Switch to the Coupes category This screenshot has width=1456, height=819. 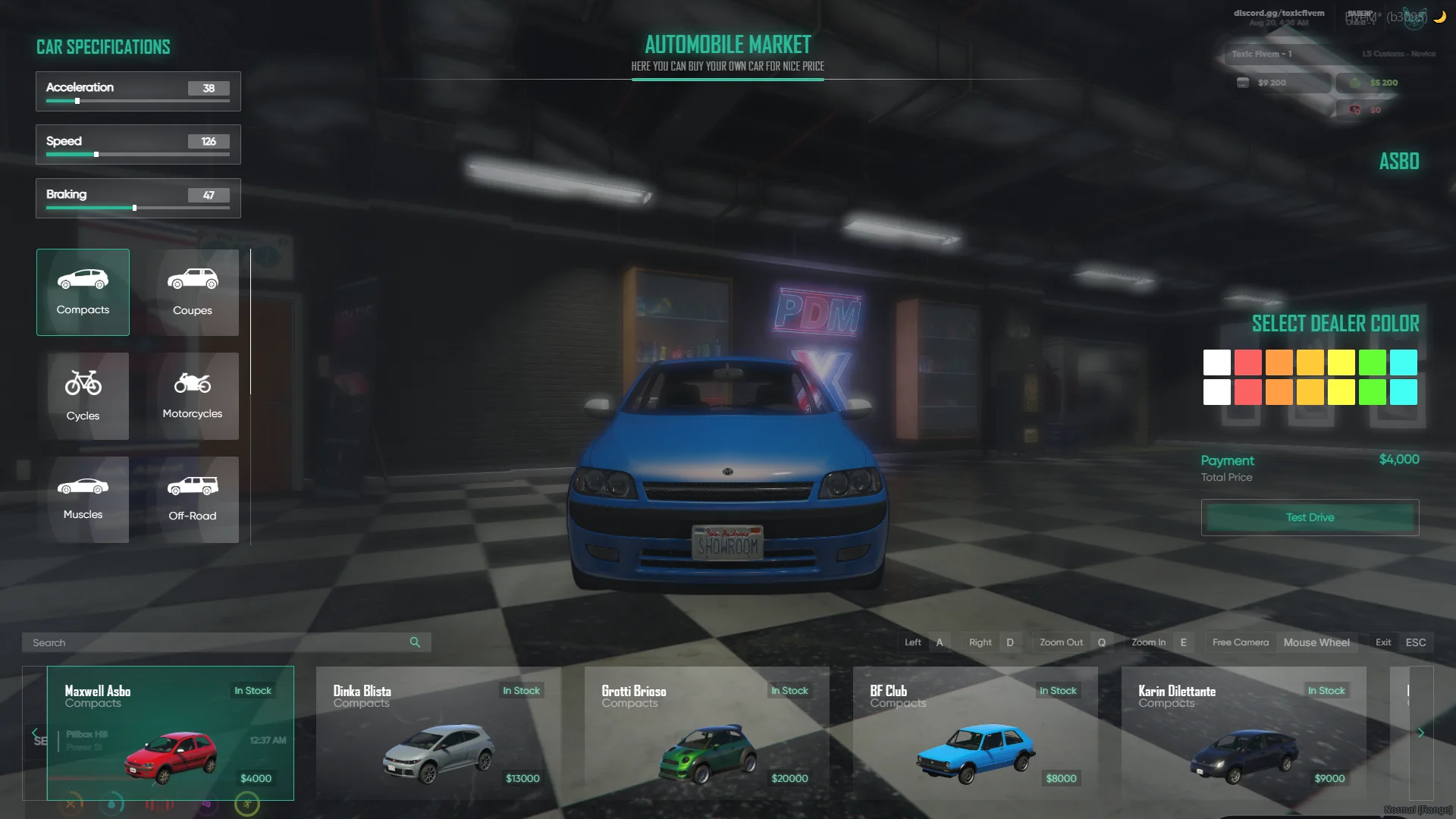[192, 292]
